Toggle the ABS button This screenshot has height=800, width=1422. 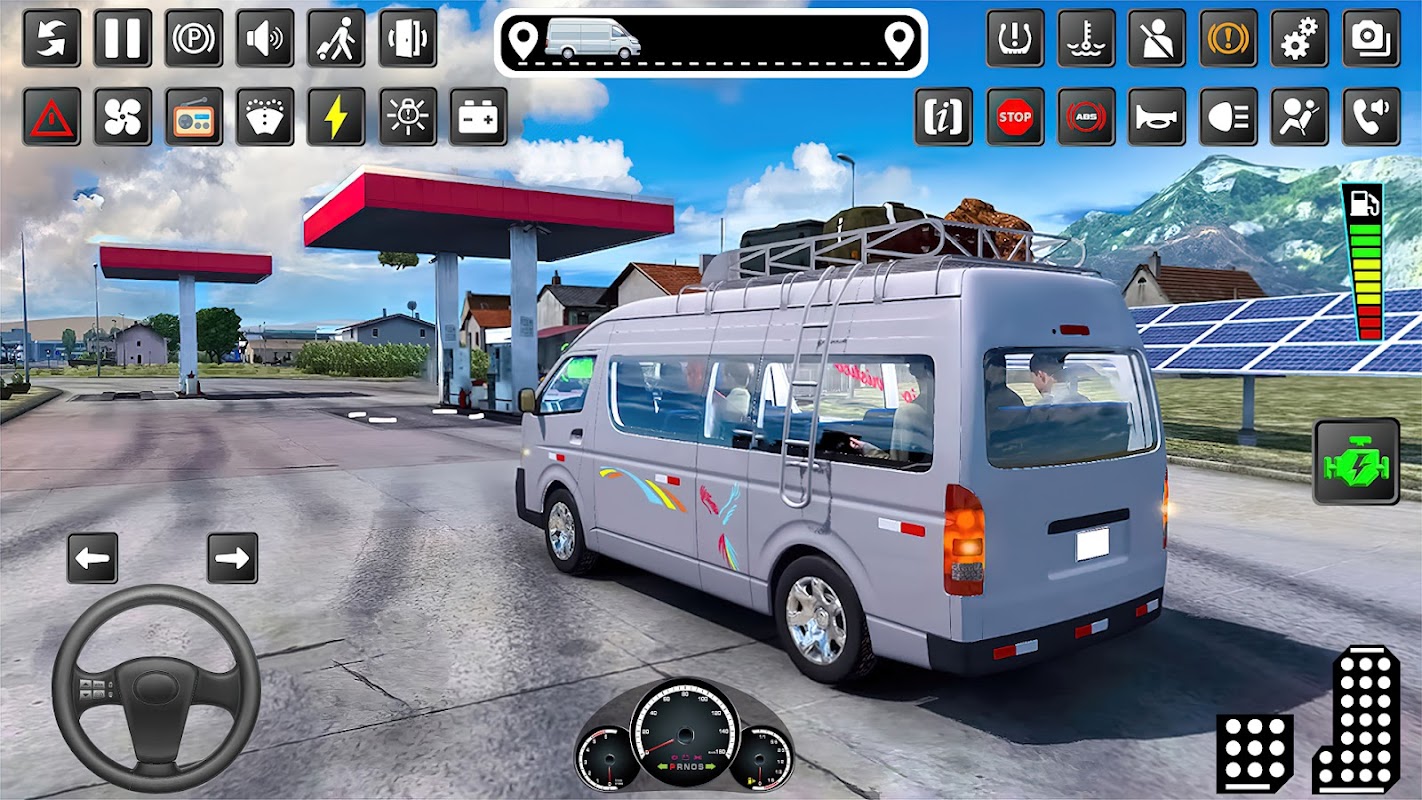pos(1086,117)
